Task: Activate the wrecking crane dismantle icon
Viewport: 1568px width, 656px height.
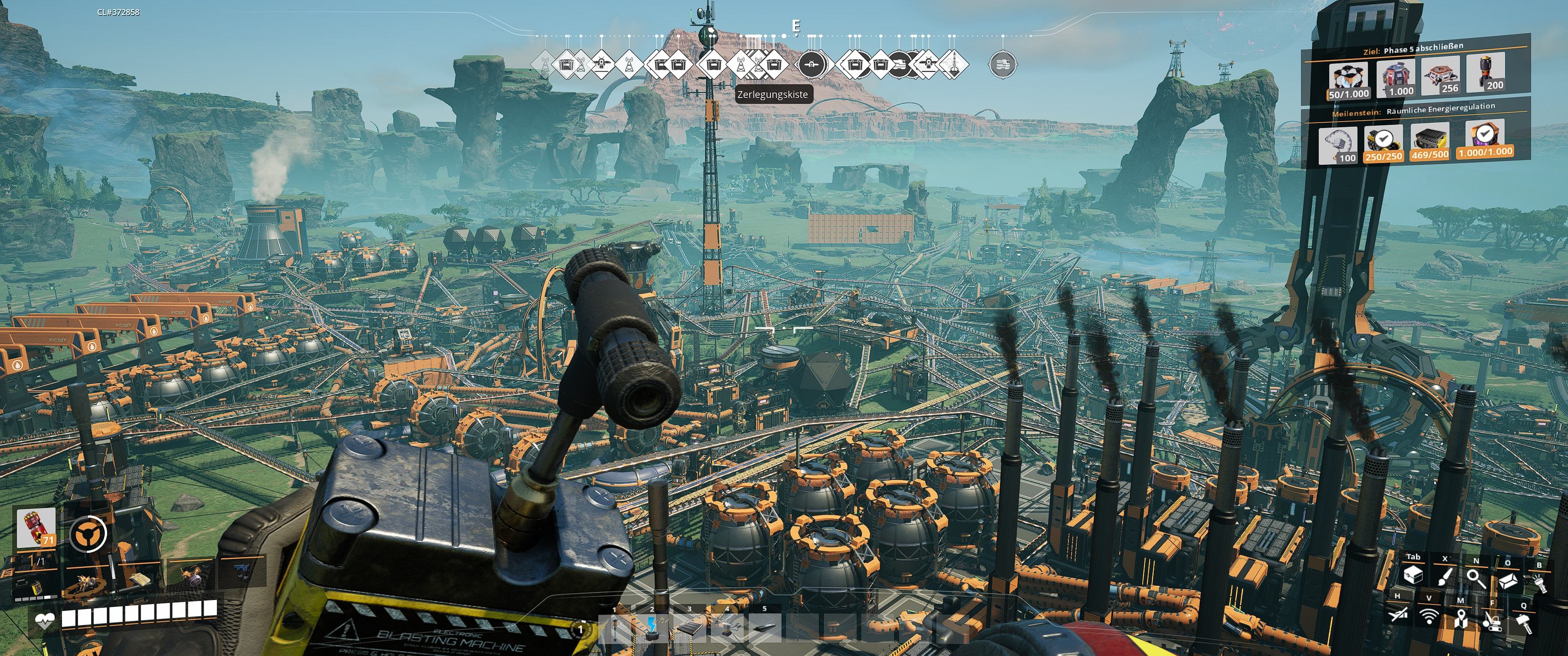Action: point(1492,621)
